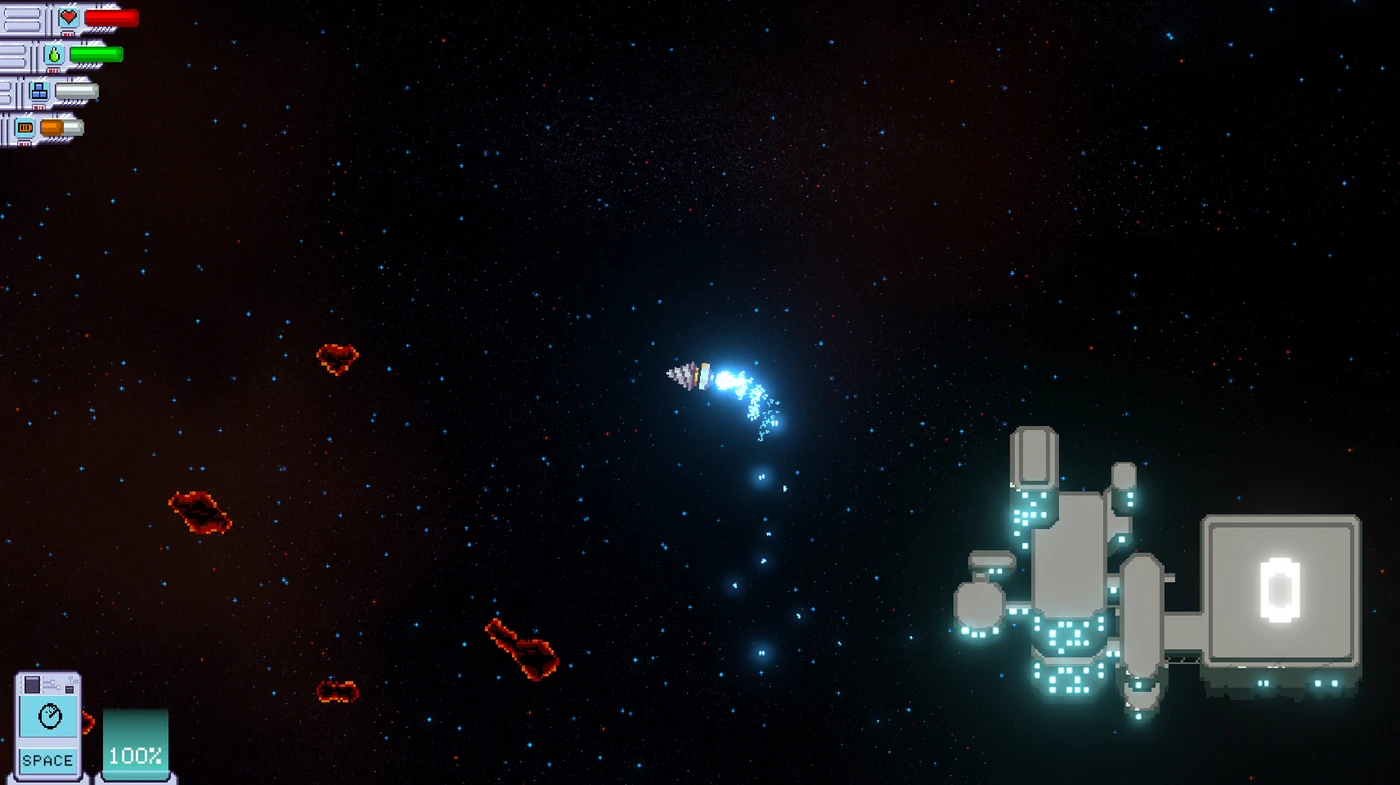Click the red heart health icon
1400x785 pixels.
click(x=68, y=18)
